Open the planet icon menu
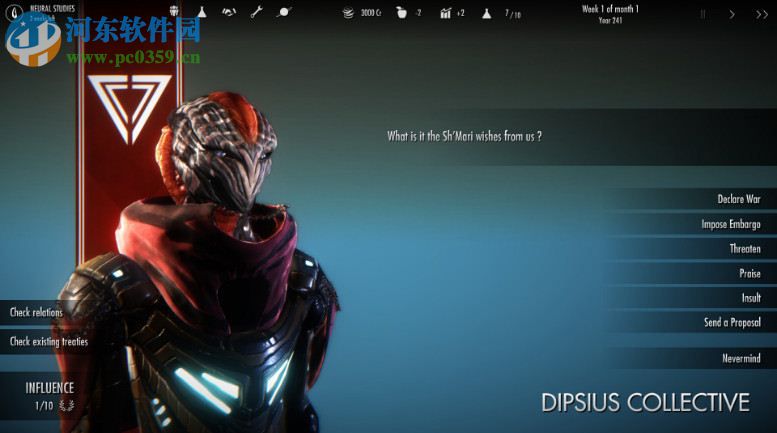 click(284, 13)
